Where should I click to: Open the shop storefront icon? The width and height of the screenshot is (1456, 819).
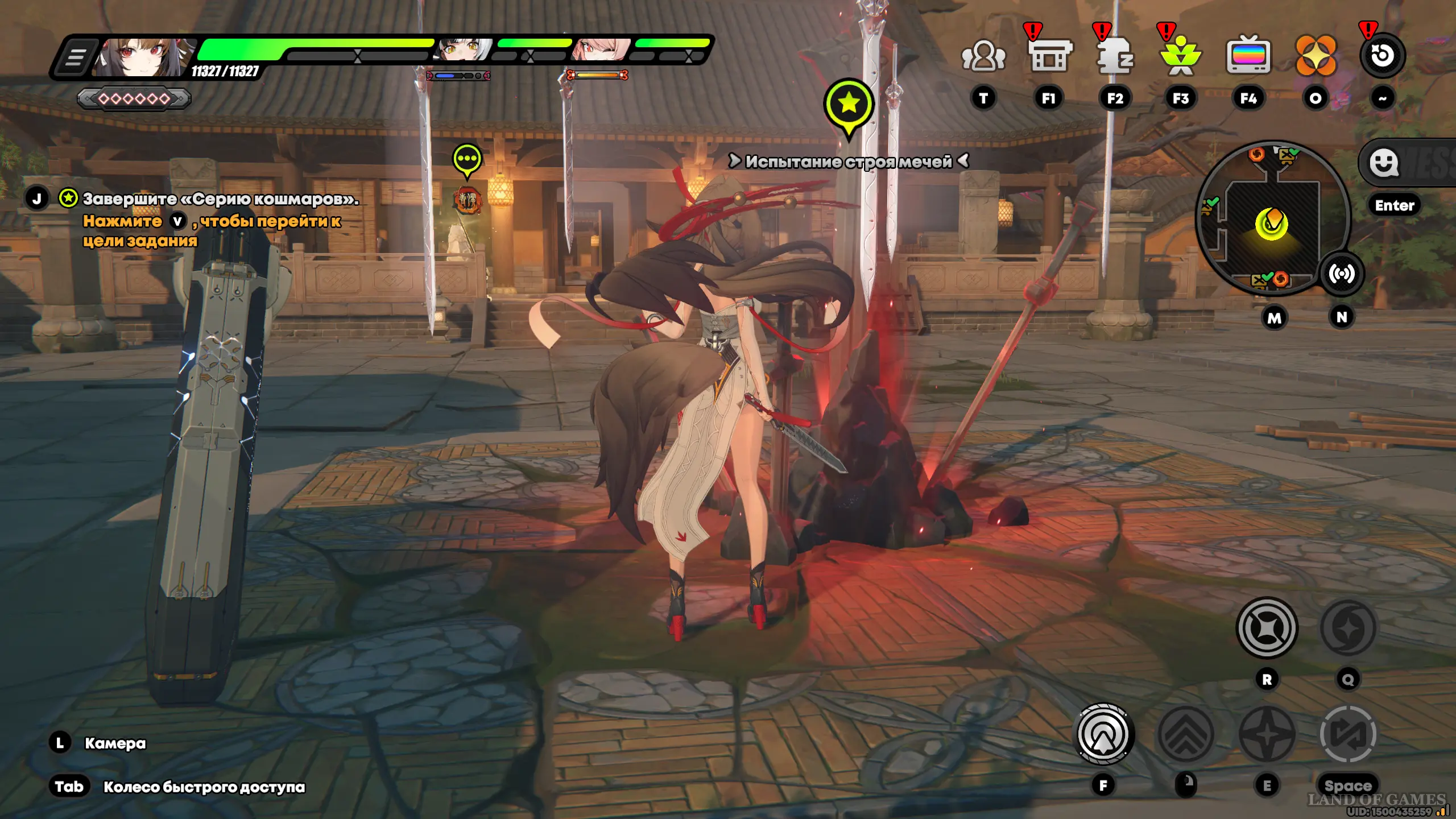[x=1049, y=56]
